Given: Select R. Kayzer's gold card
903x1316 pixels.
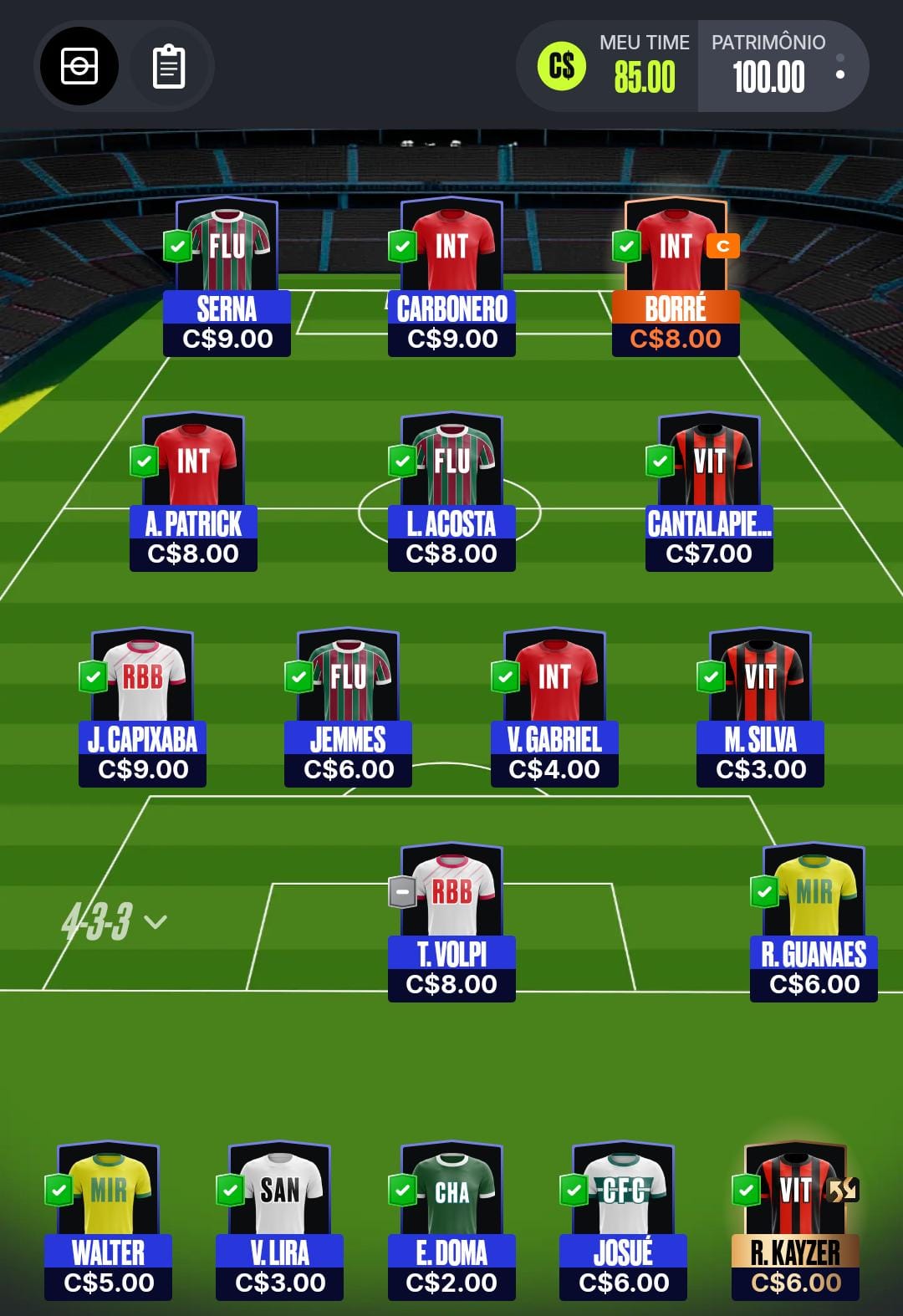Looking at the screenshot, I should (x=795, y=1222).
